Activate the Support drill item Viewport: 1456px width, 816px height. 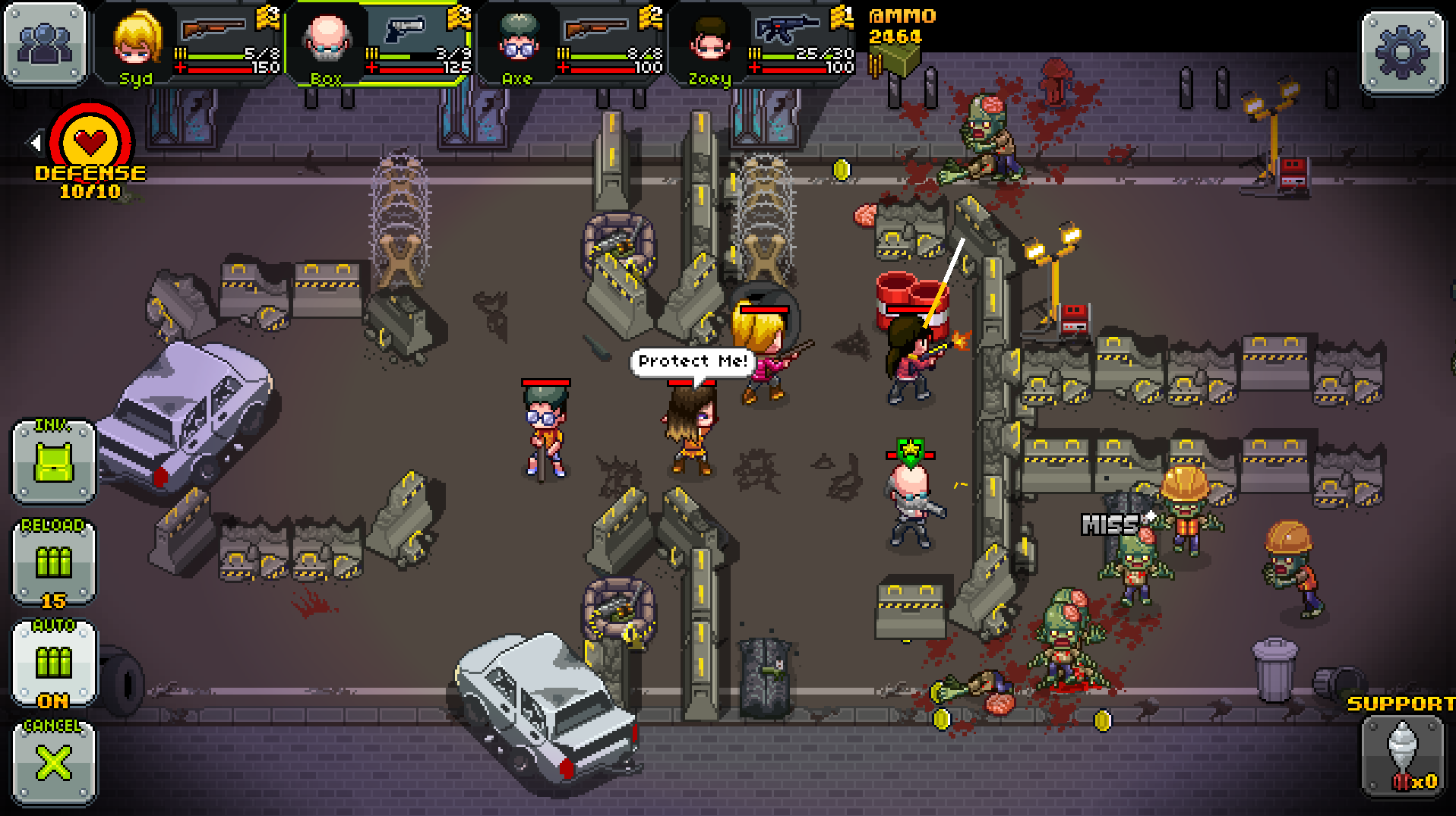[1402, 755]
